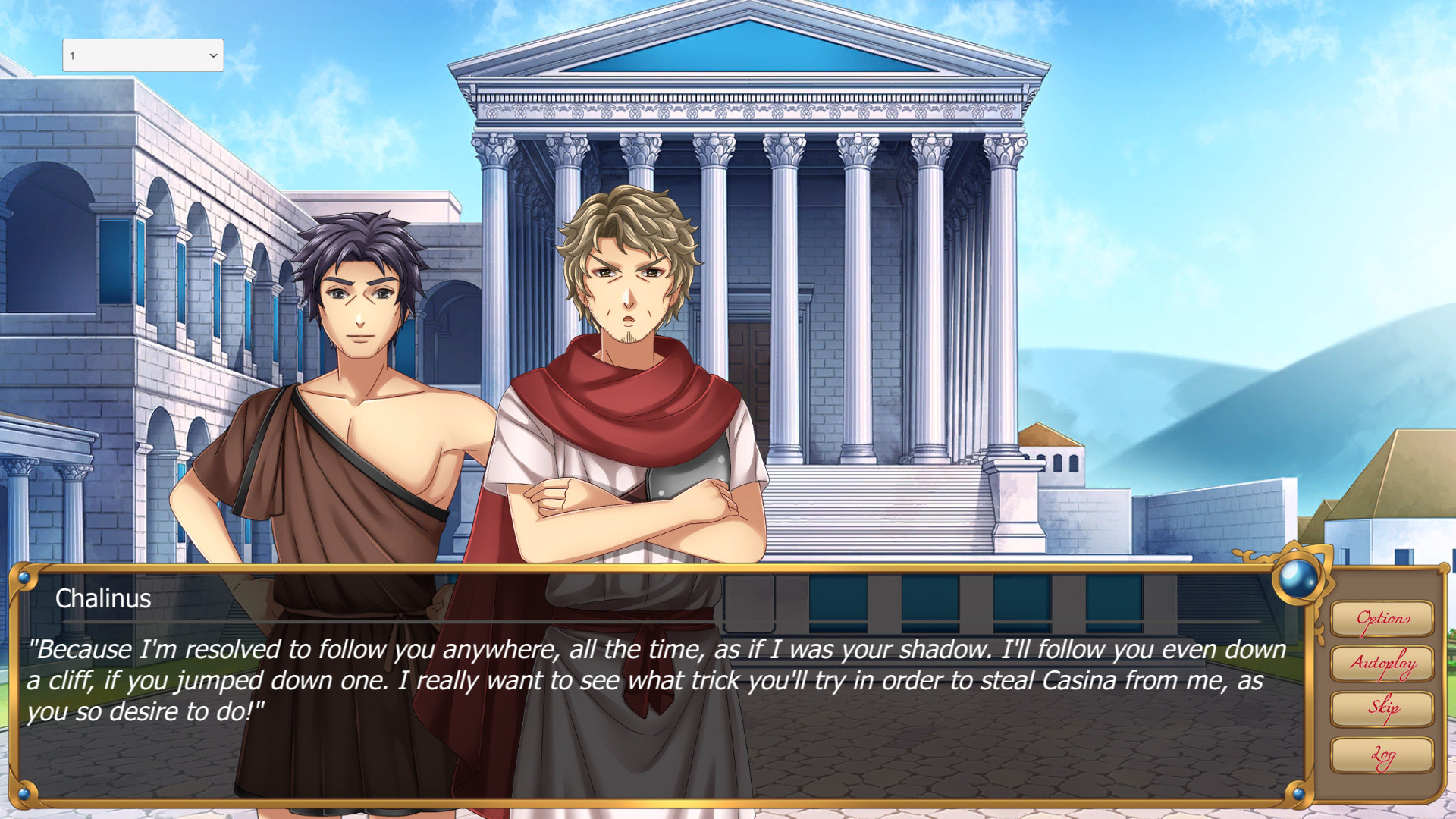Open the Log to review dialogue history
Viewport: 1456px width, 819px height.
click(1382, 752)
